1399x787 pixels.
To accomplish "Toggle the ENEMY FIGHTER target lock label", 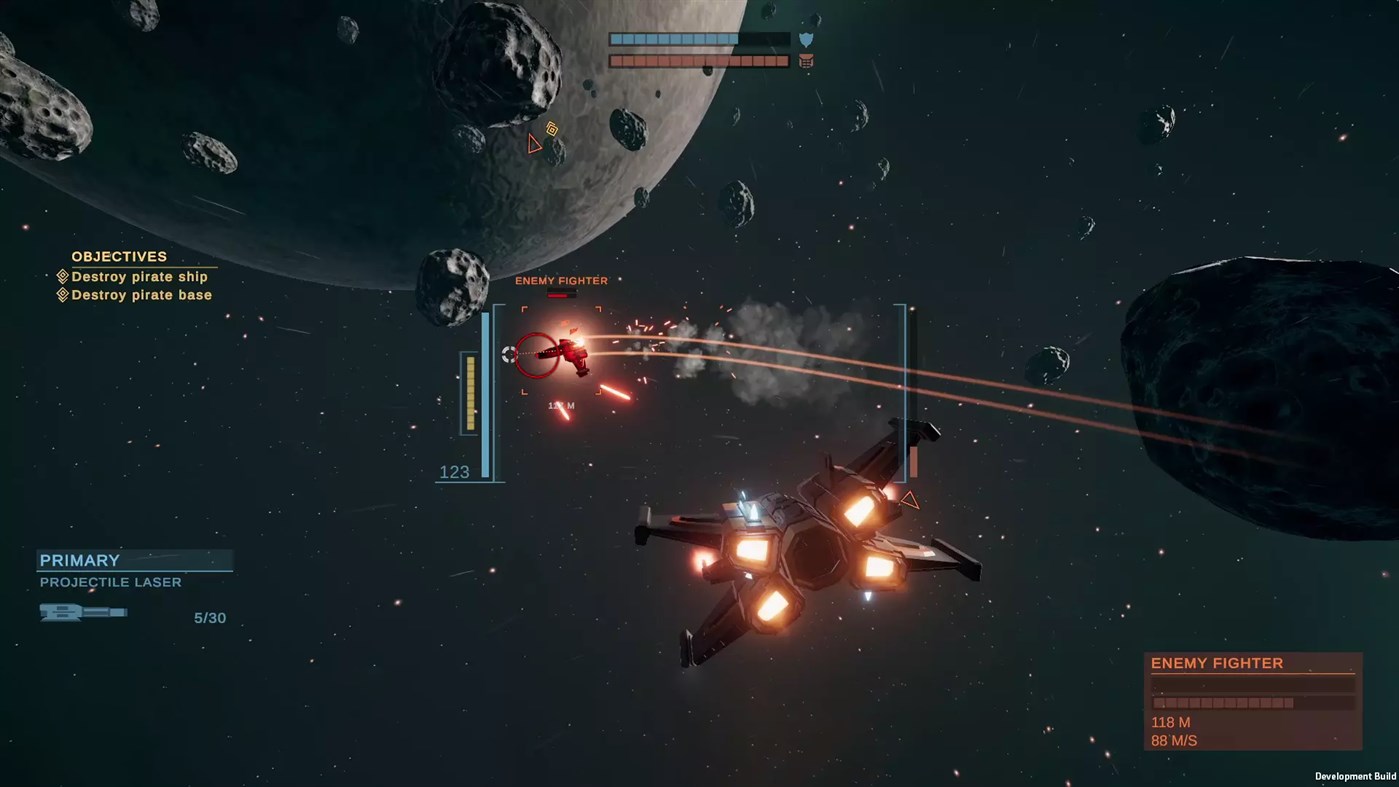I will (560, 281).
